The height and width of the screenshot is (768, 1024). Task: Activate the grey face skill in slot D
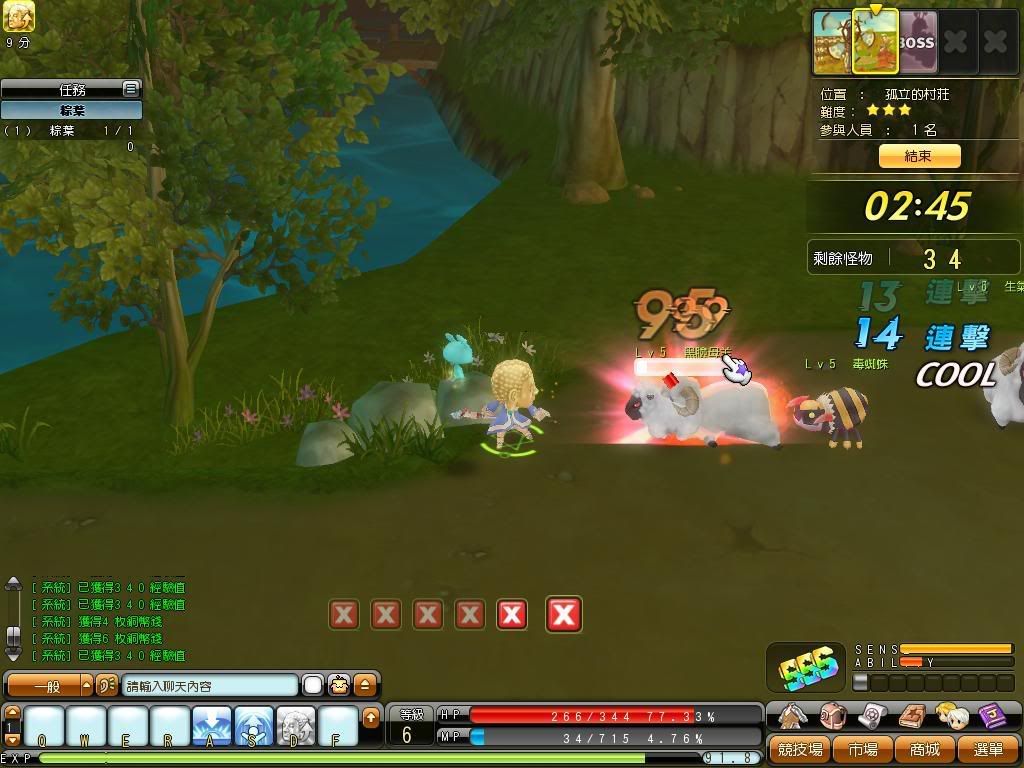[296, 726]
